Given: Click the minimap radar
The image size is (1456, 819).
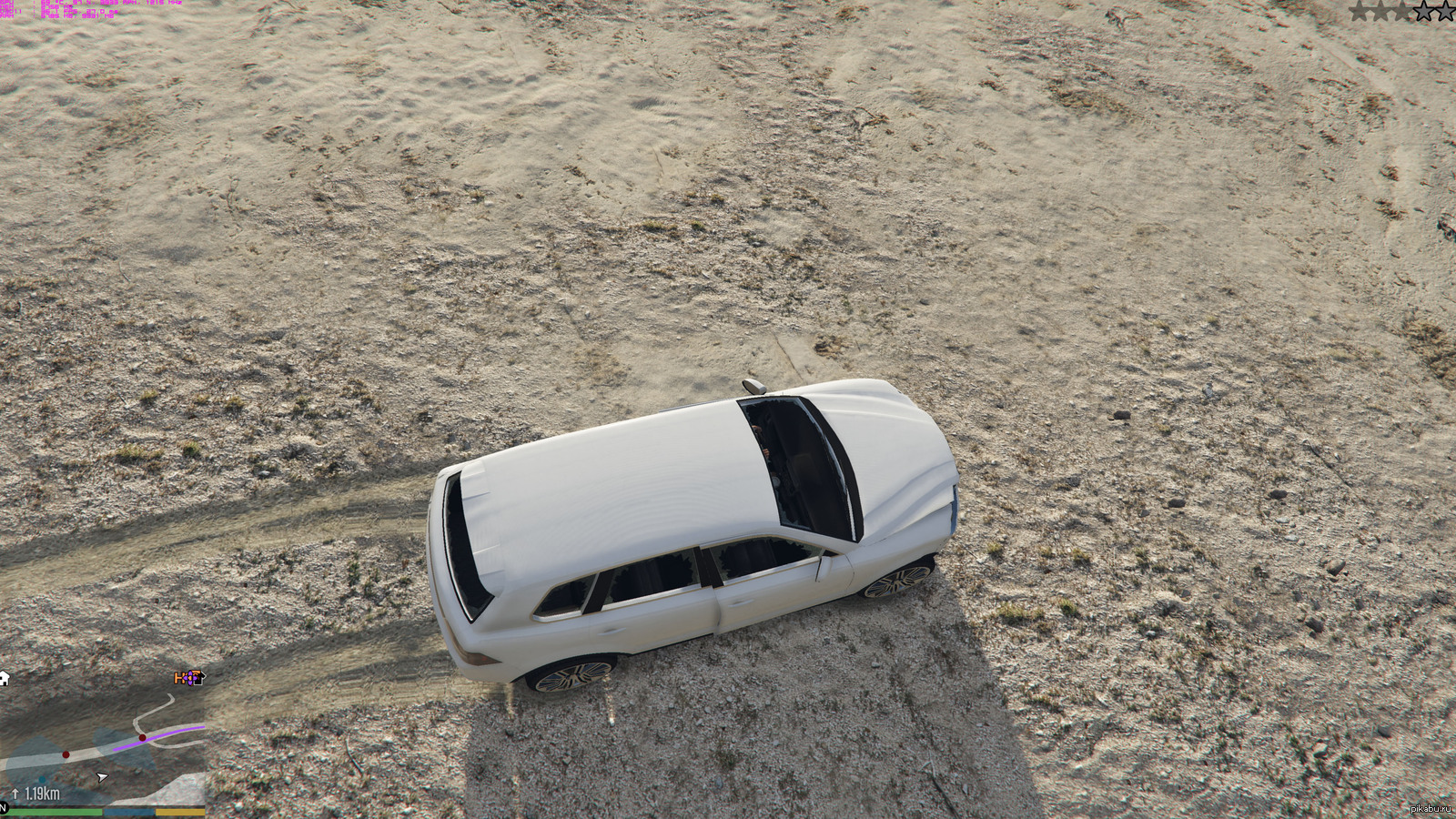Looking at the screenshot, I should pos(102,742).
